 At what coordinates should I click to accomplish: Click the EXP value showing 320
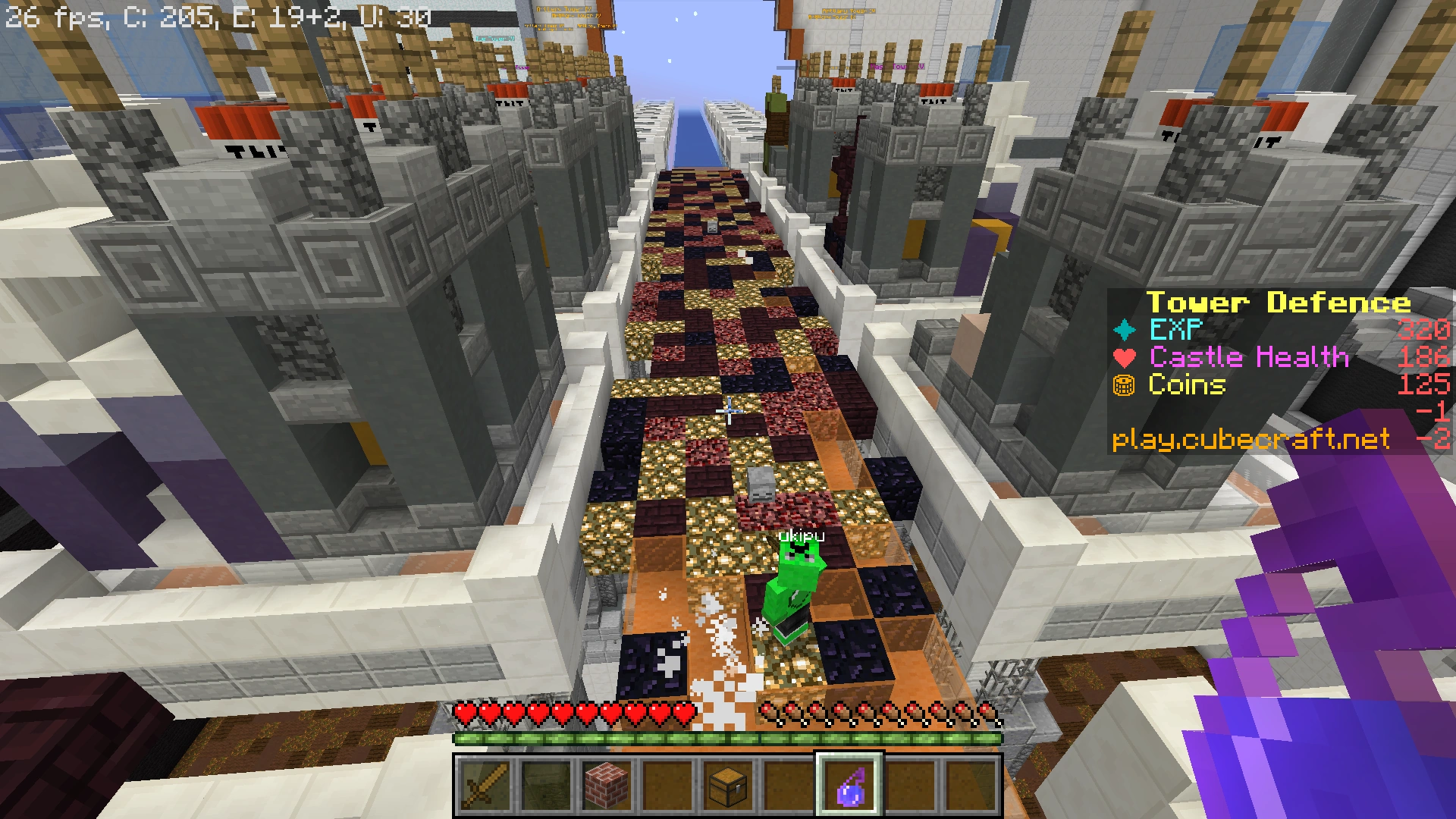click(x=1424, y=330)
